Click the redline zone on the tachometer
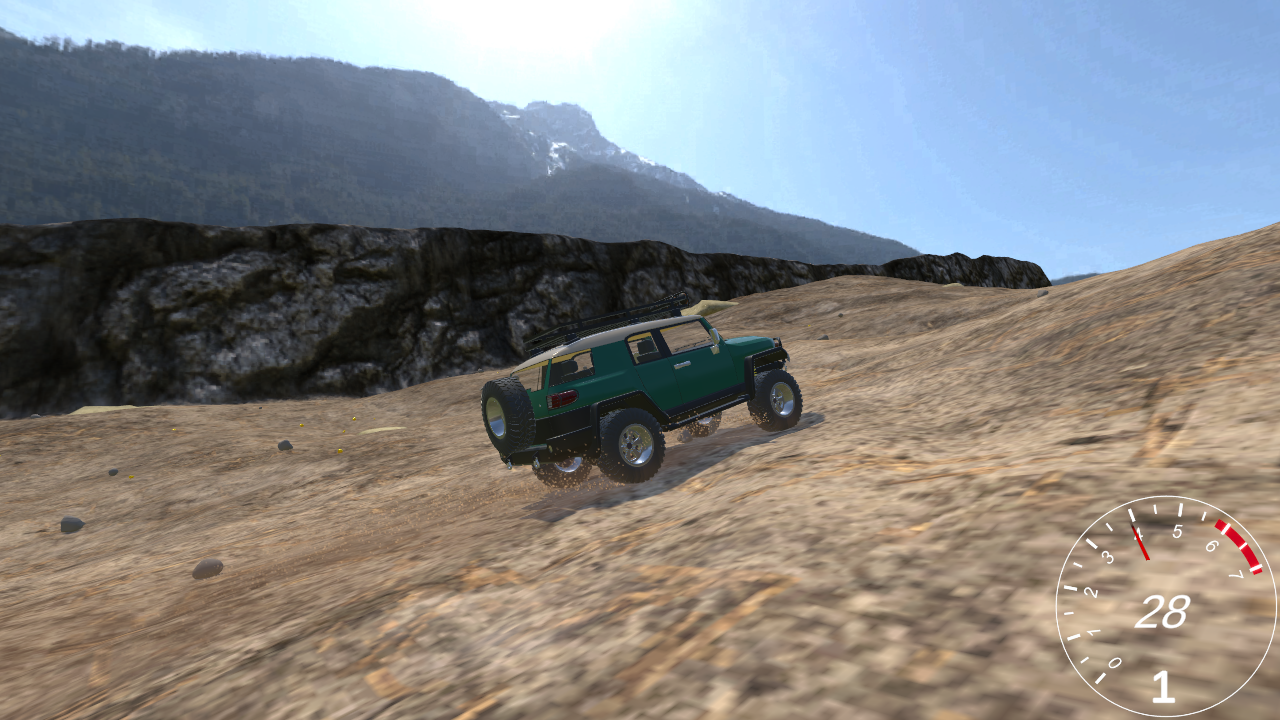The height and width of the screenshot is (720, 1280). point(1238,546)
